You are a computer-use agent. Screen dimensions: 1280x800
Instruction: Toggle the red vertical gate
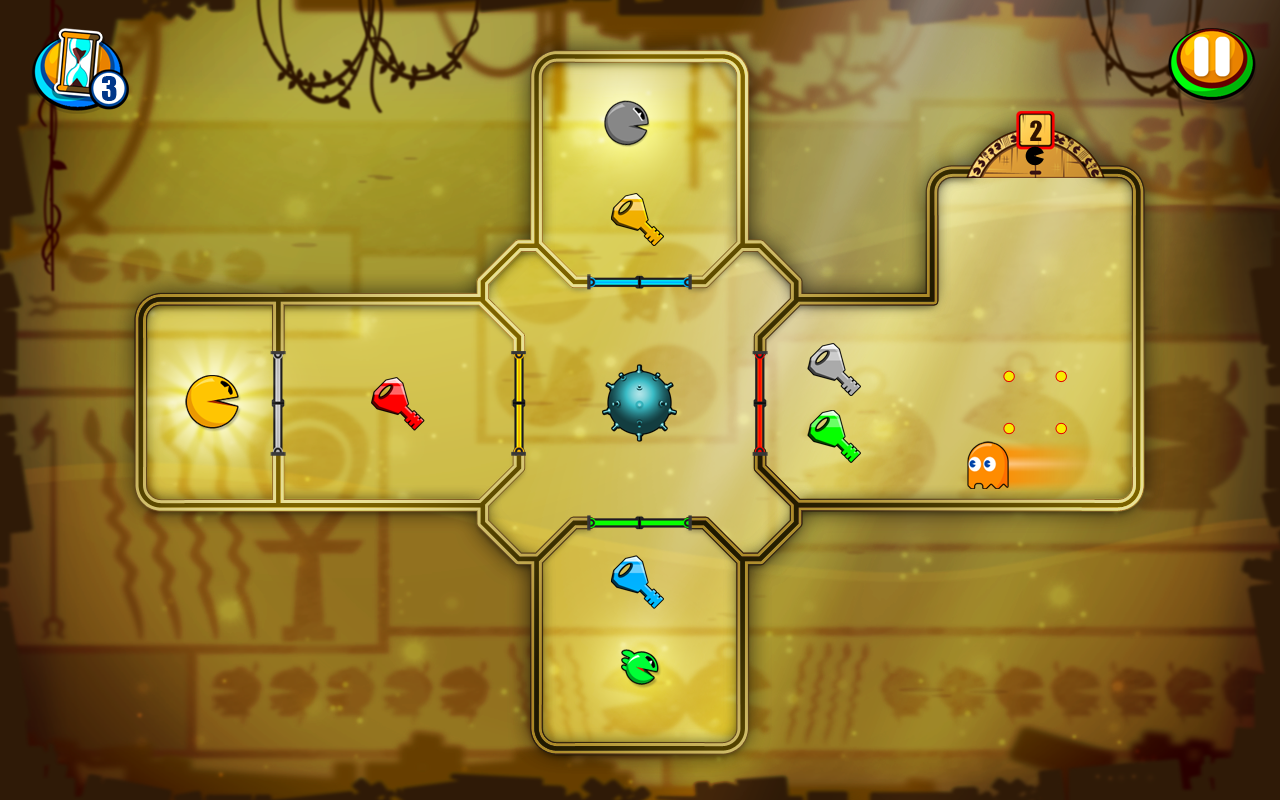(x=759, y=403)
